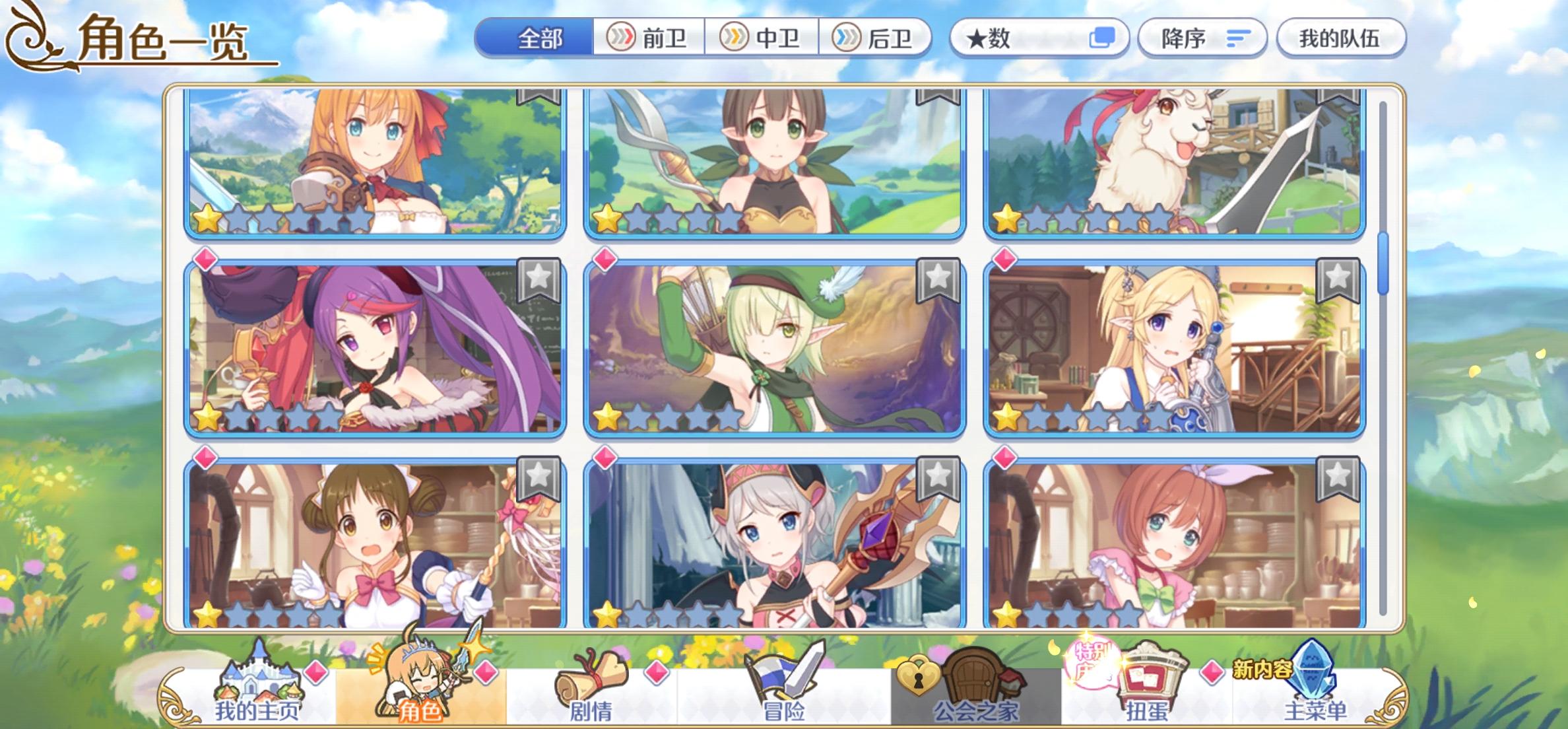1568x729 pixels.
Task: Change sort order via 降序 control
Action: [x=1201, y=40]
